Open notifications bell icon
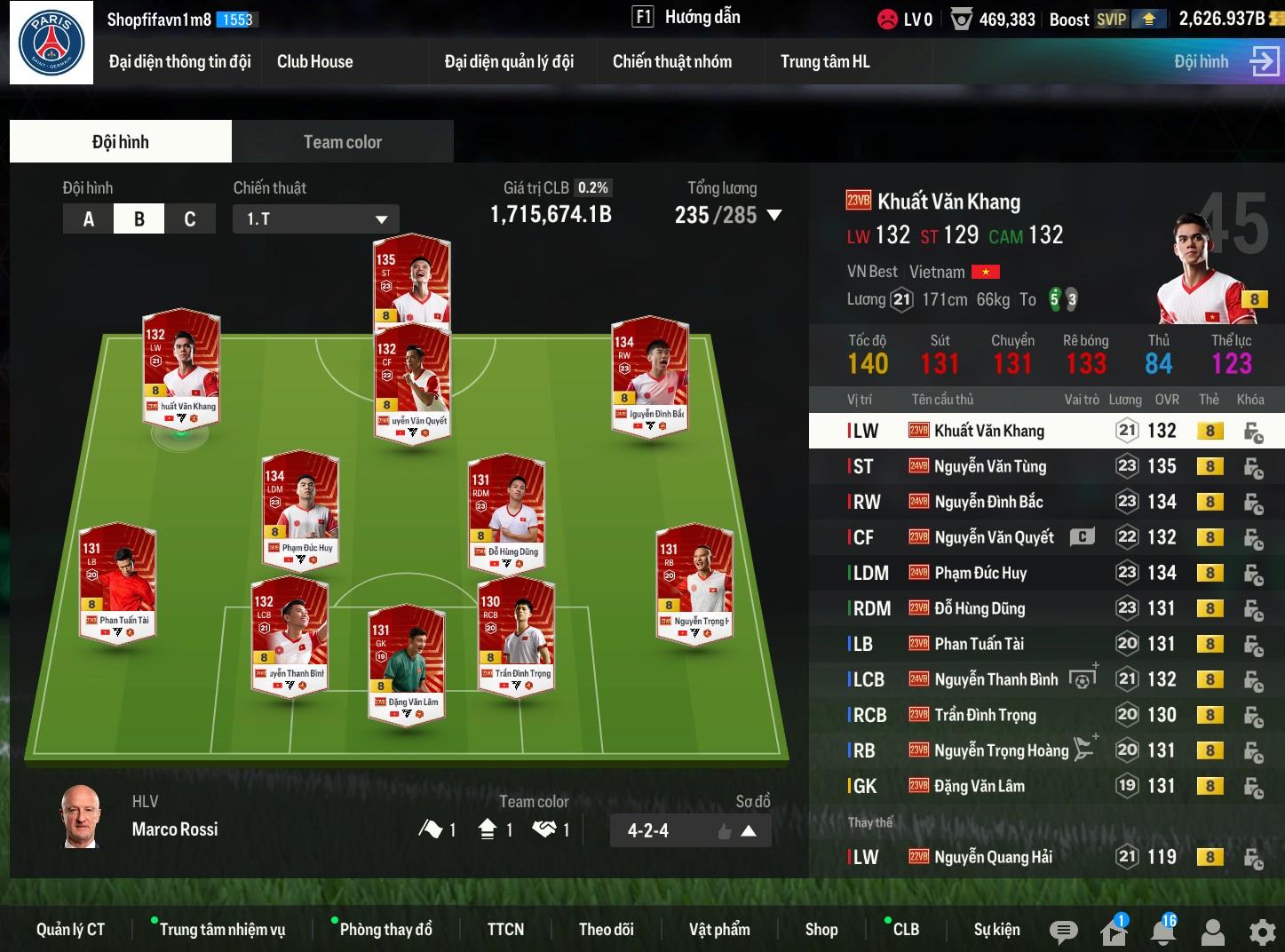The width and height of the screenshot is (1285, 952). pyautogui.click(x=1163, y=931)
